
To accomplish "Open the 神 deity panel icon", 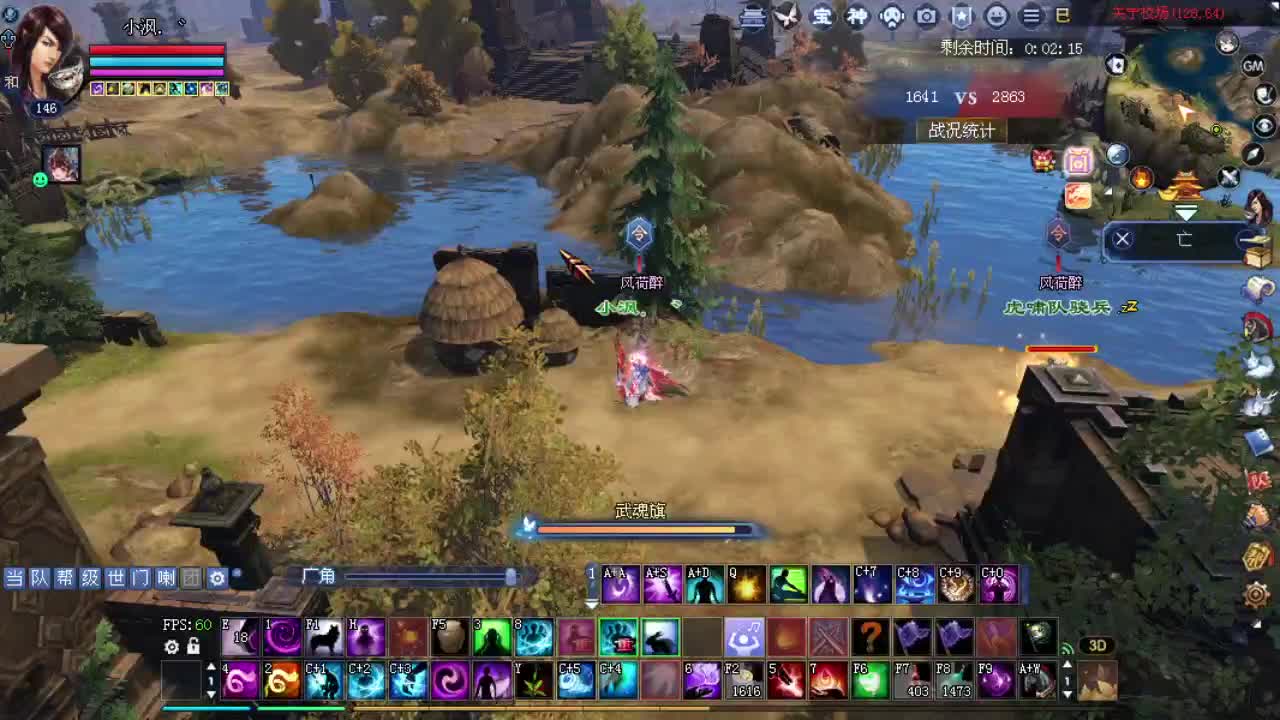I will click(857, 17).
